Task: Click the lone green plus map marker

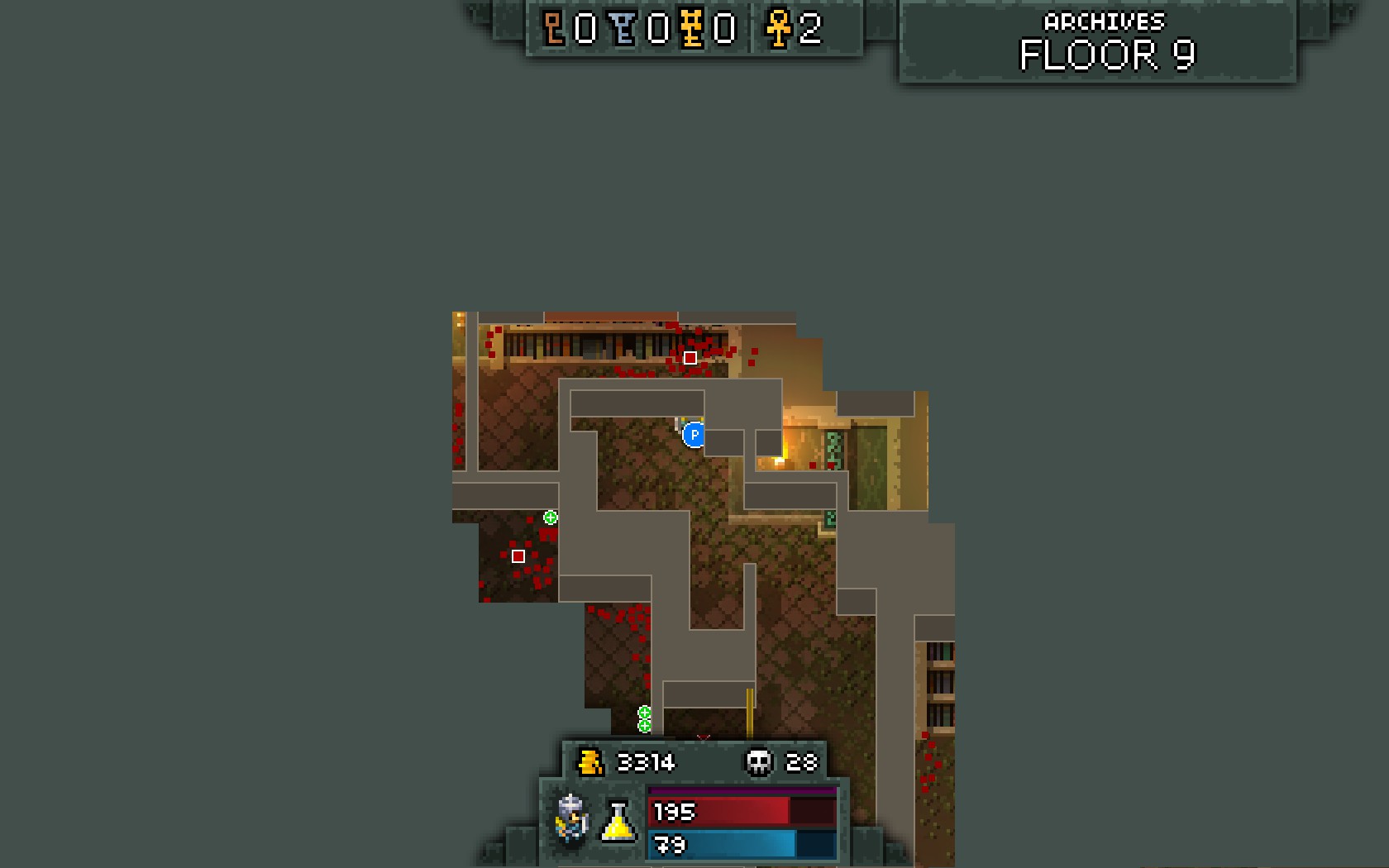Action: (551, 517)
